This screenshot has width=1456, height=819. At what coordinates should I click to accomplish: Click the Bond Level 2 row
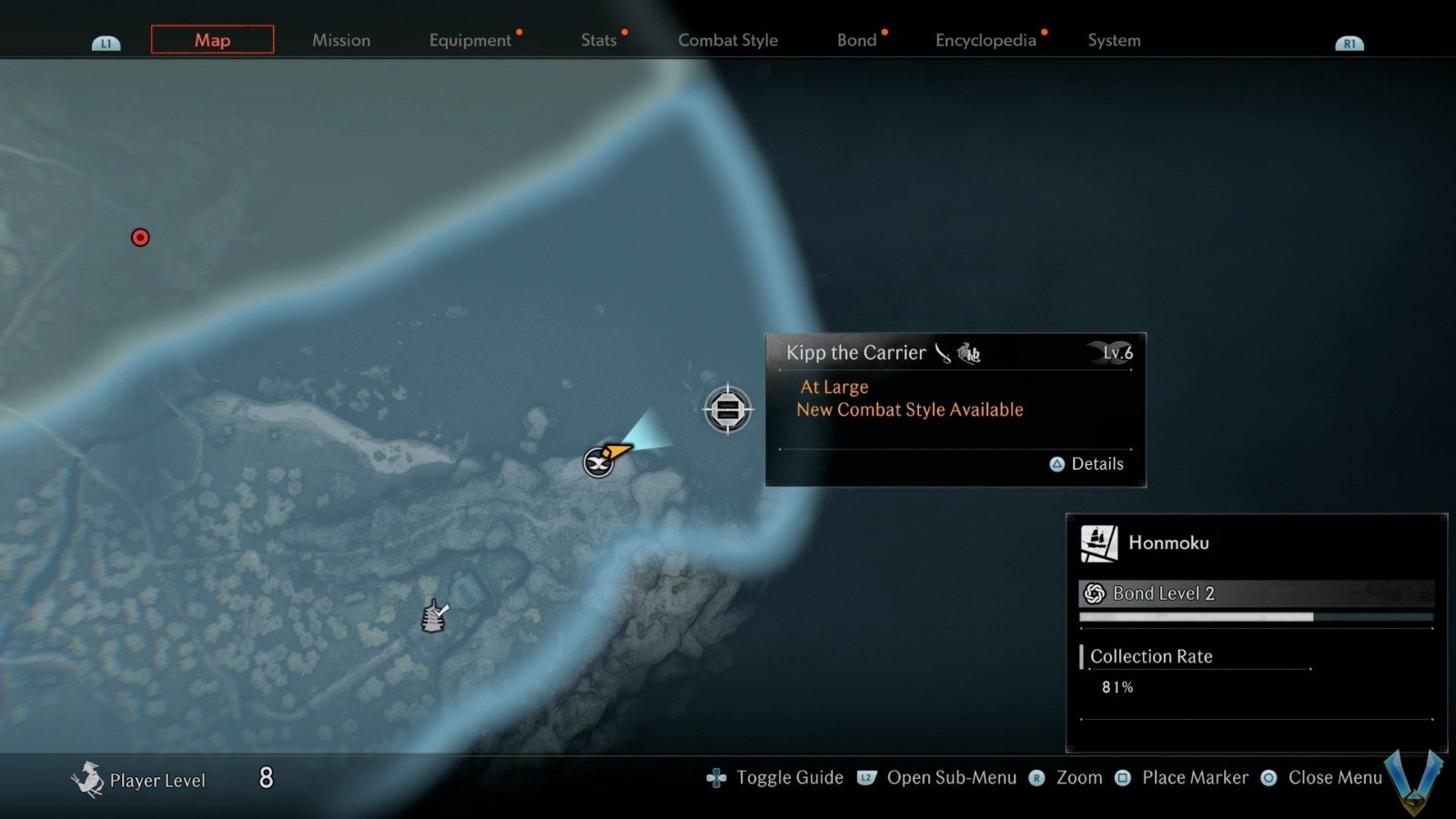[x=1256, y=593]
